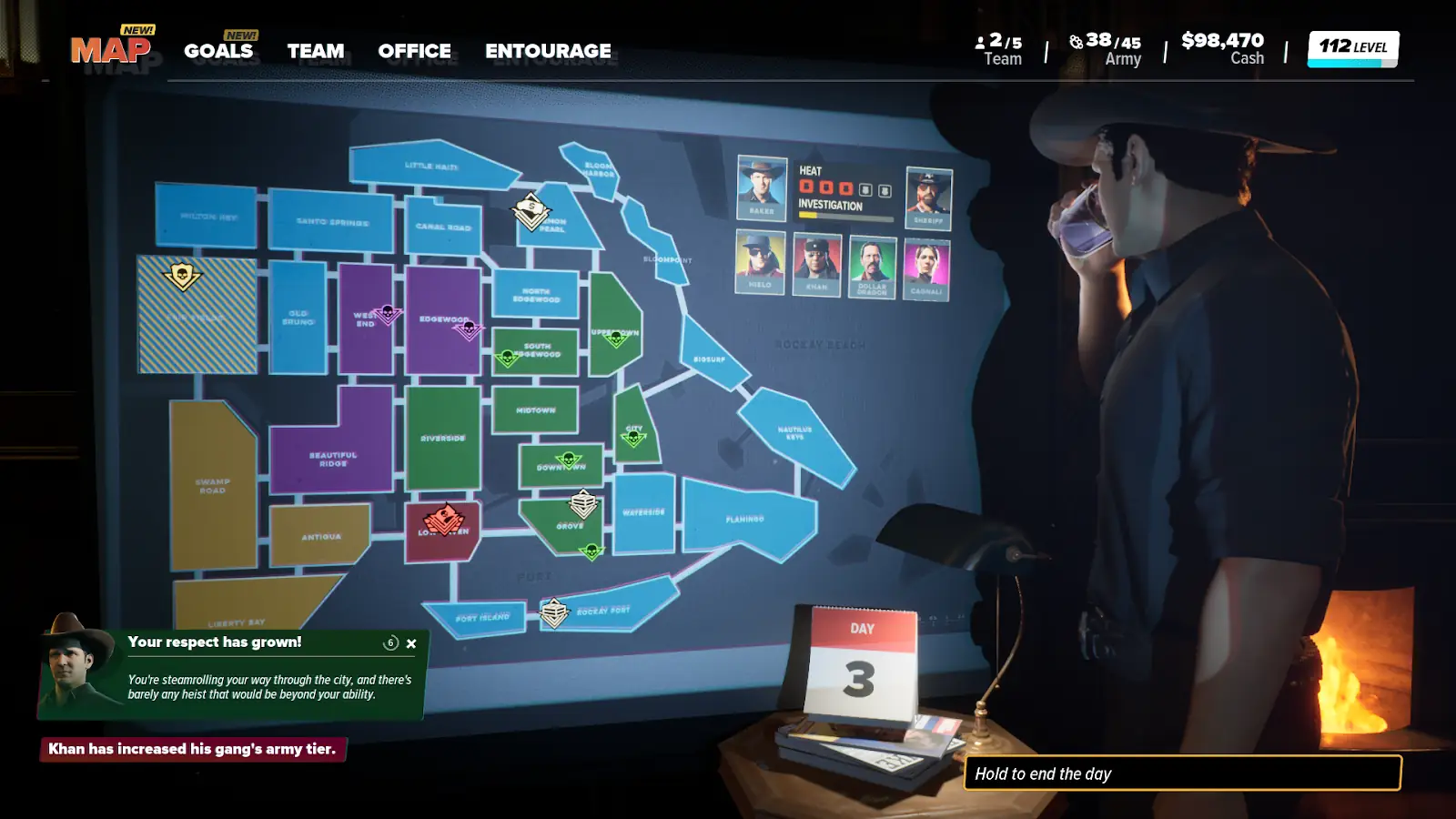Select the Riverside territory

pyautogui.click(x=443, y=438)
